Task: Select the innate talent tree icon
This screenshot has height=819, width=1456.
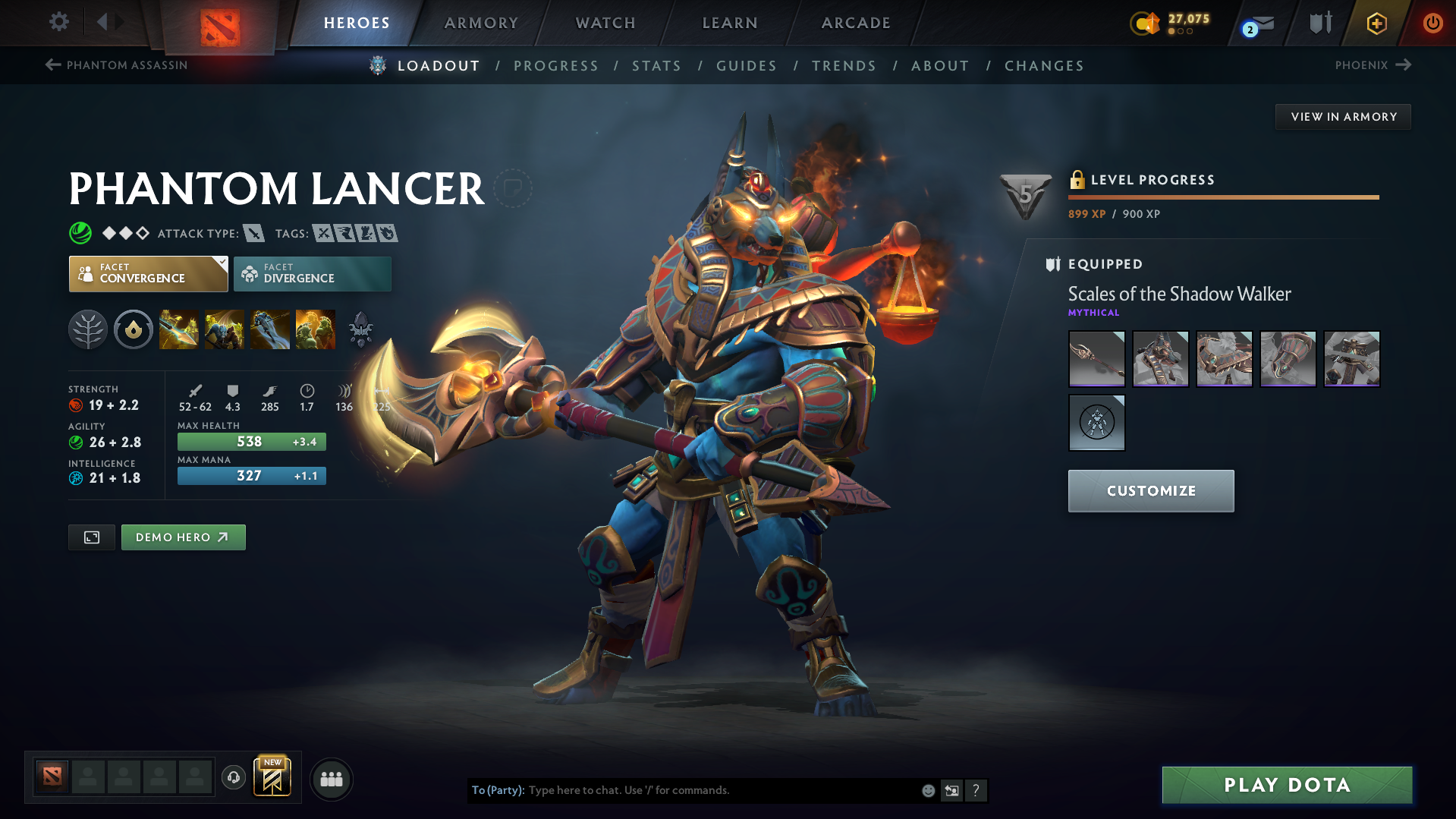Action: (88, 329)
